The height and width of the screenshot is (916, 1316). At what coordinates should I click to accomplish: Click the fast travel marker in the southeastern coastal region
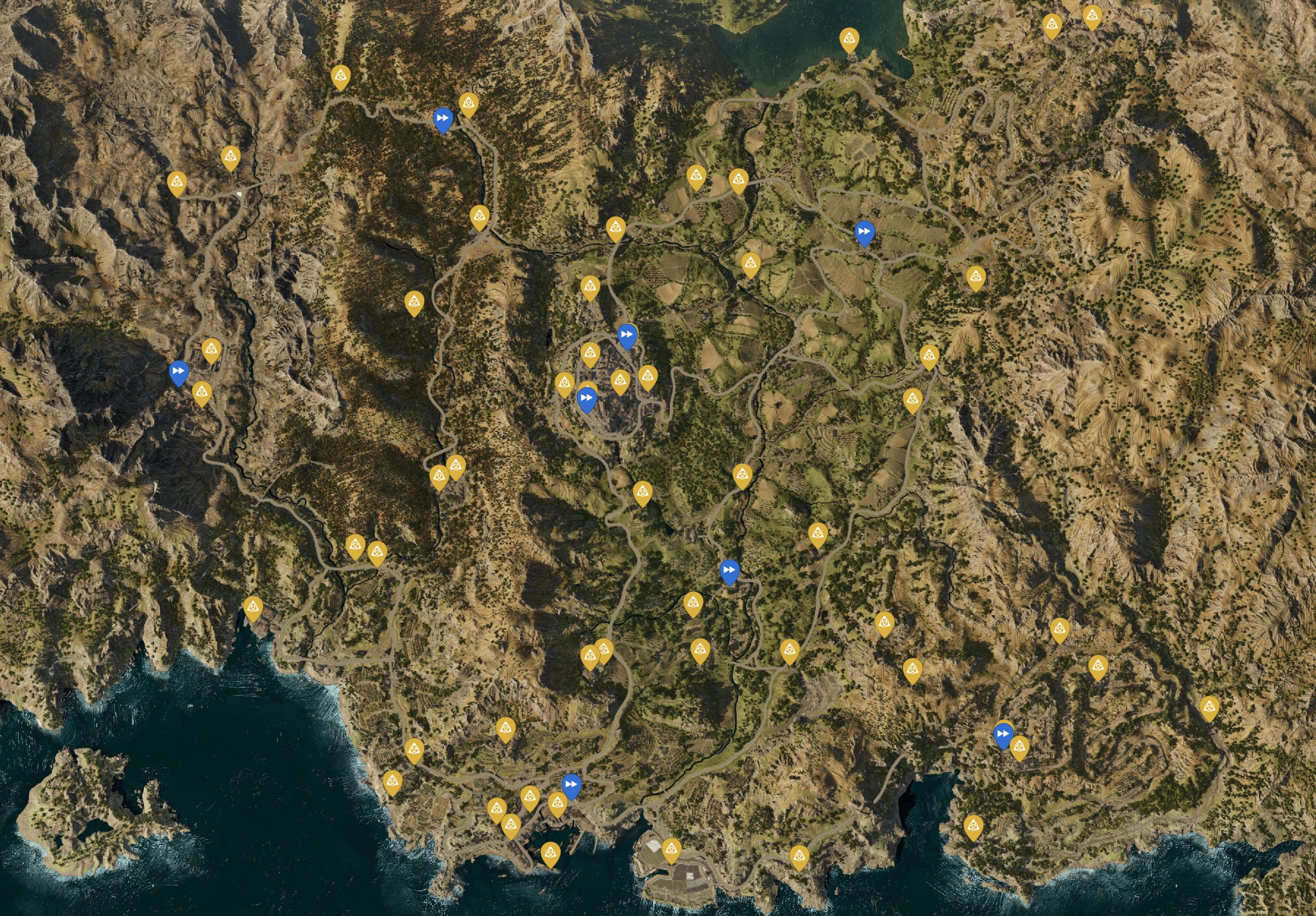(1003, 735)
